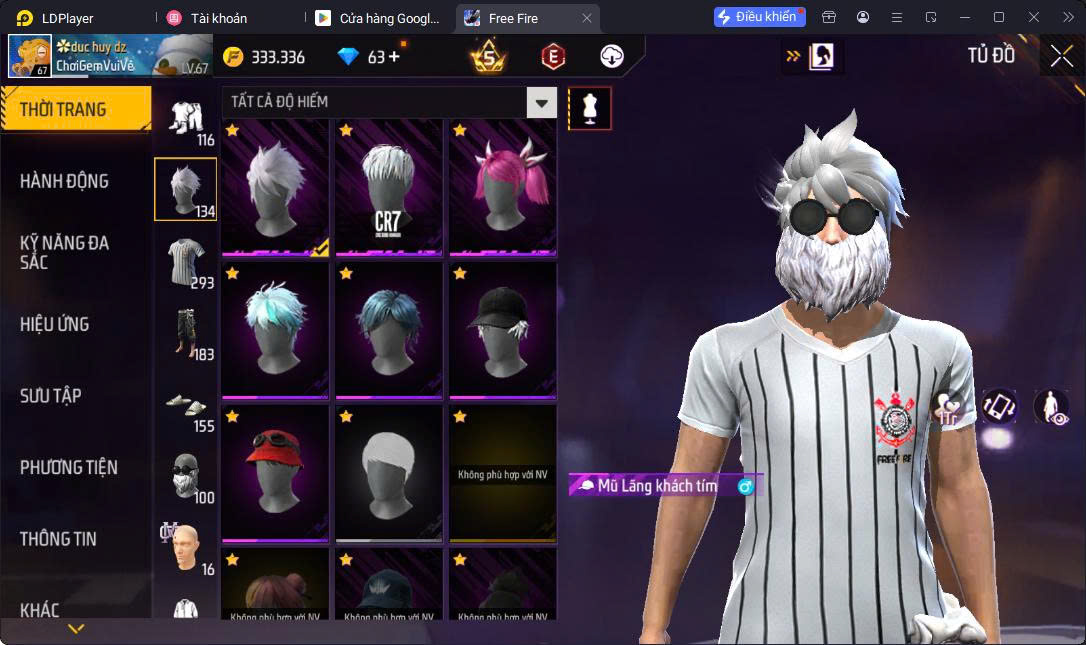Click the mannequin outfit preset icon

pos(590,108)
